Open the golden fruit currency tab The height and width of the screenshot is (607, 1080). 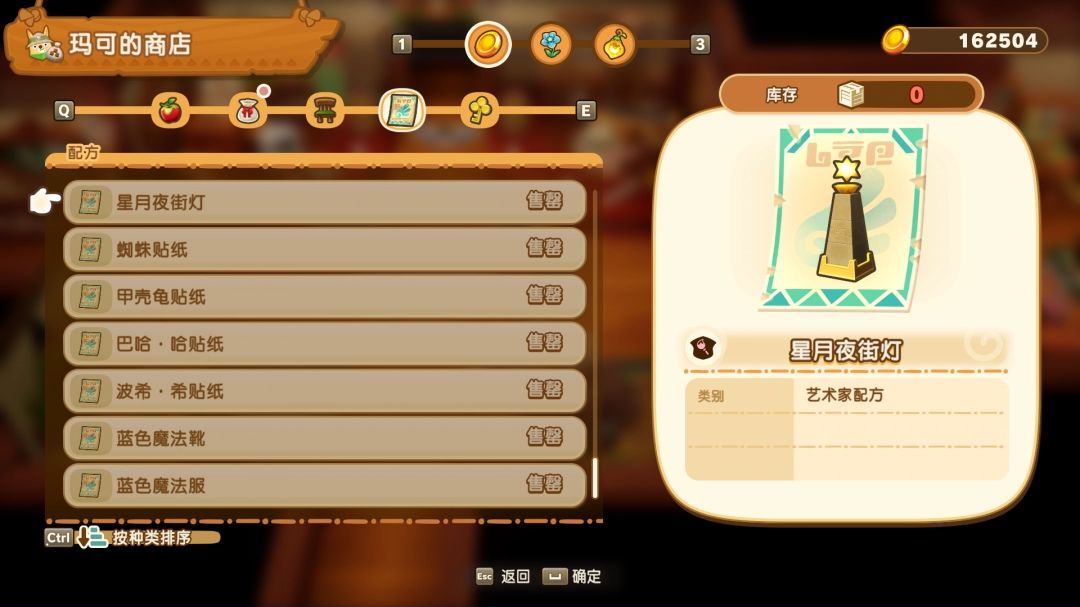[615, 44]
